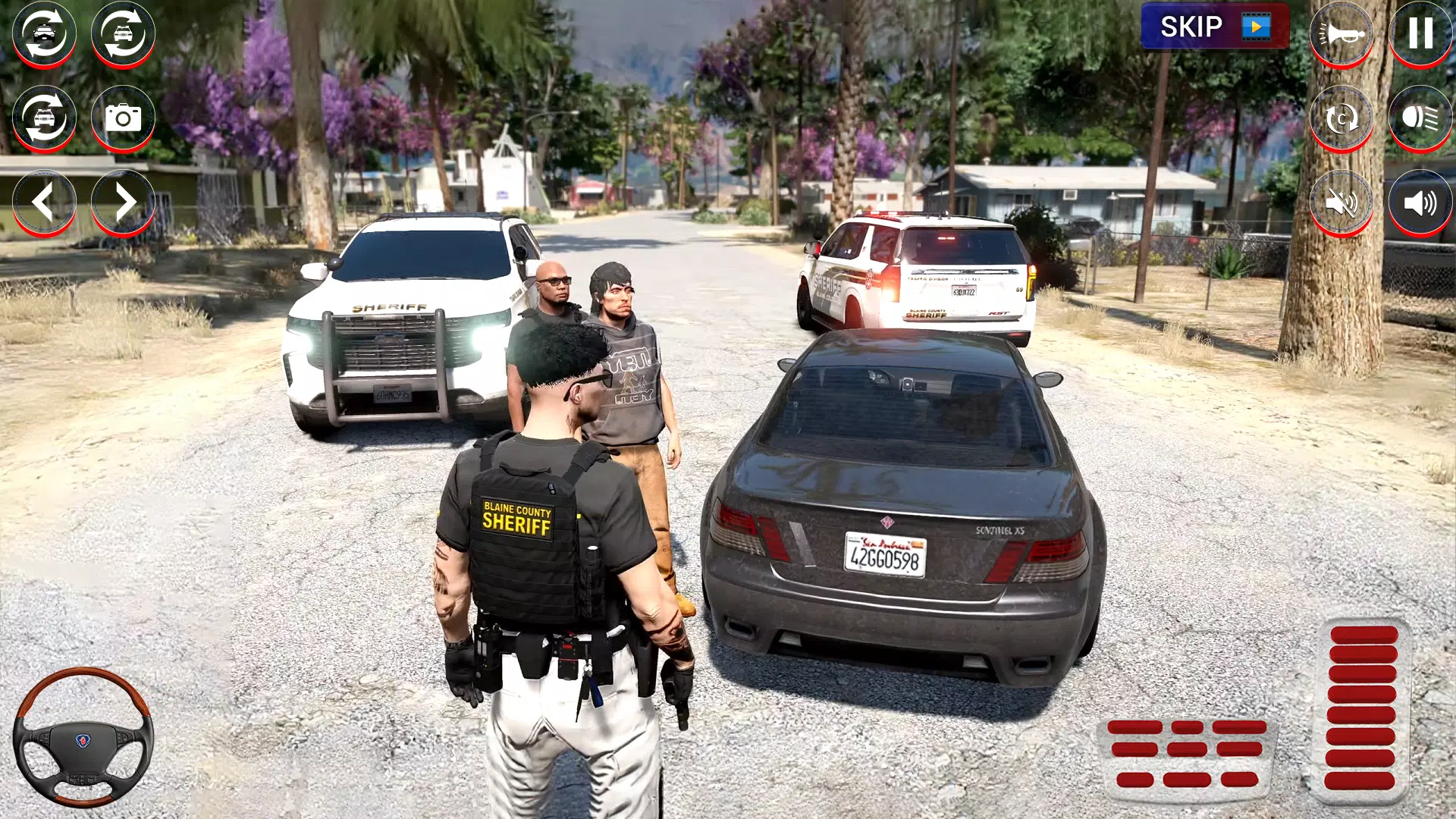Open the pause menu with the pause icon

coord(1420,33)
